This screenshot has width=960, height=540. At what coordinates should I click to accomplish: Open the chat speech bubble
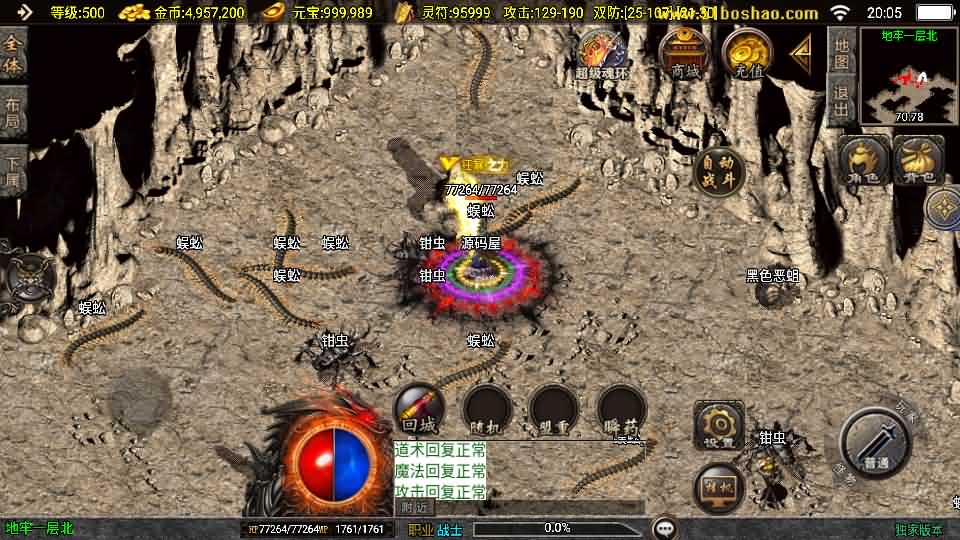click(664, 528)
